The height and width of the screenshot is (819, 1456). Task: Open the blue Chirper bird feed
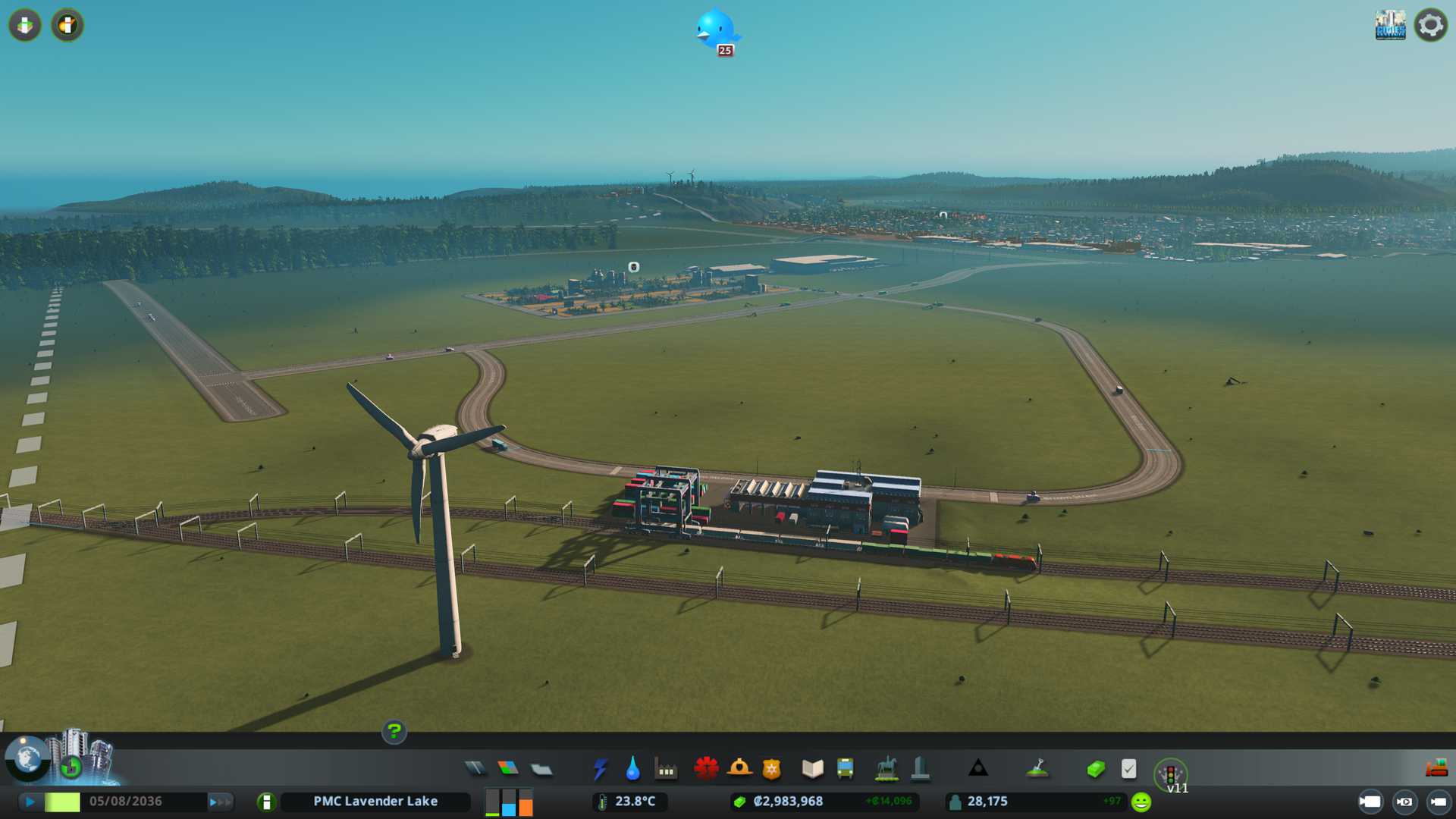tap(716, 30)
